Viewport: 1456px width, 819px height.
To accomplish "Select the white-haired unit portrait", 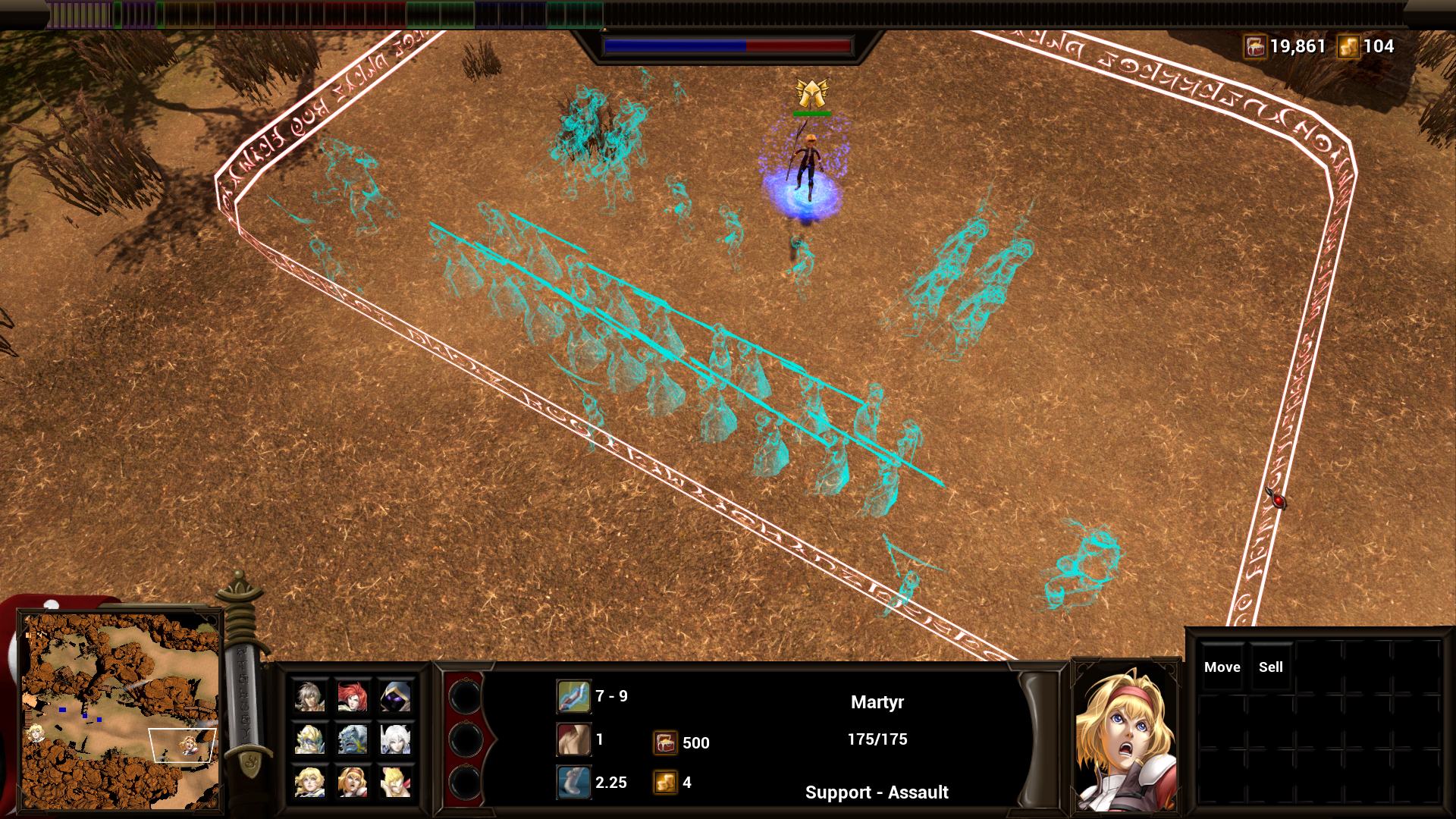I will click(394, 739).
